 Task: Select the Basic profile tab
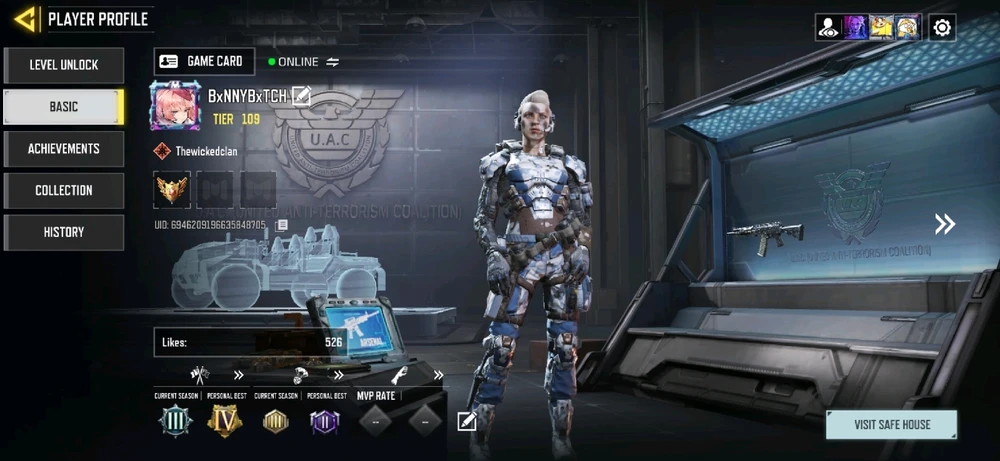64,107
